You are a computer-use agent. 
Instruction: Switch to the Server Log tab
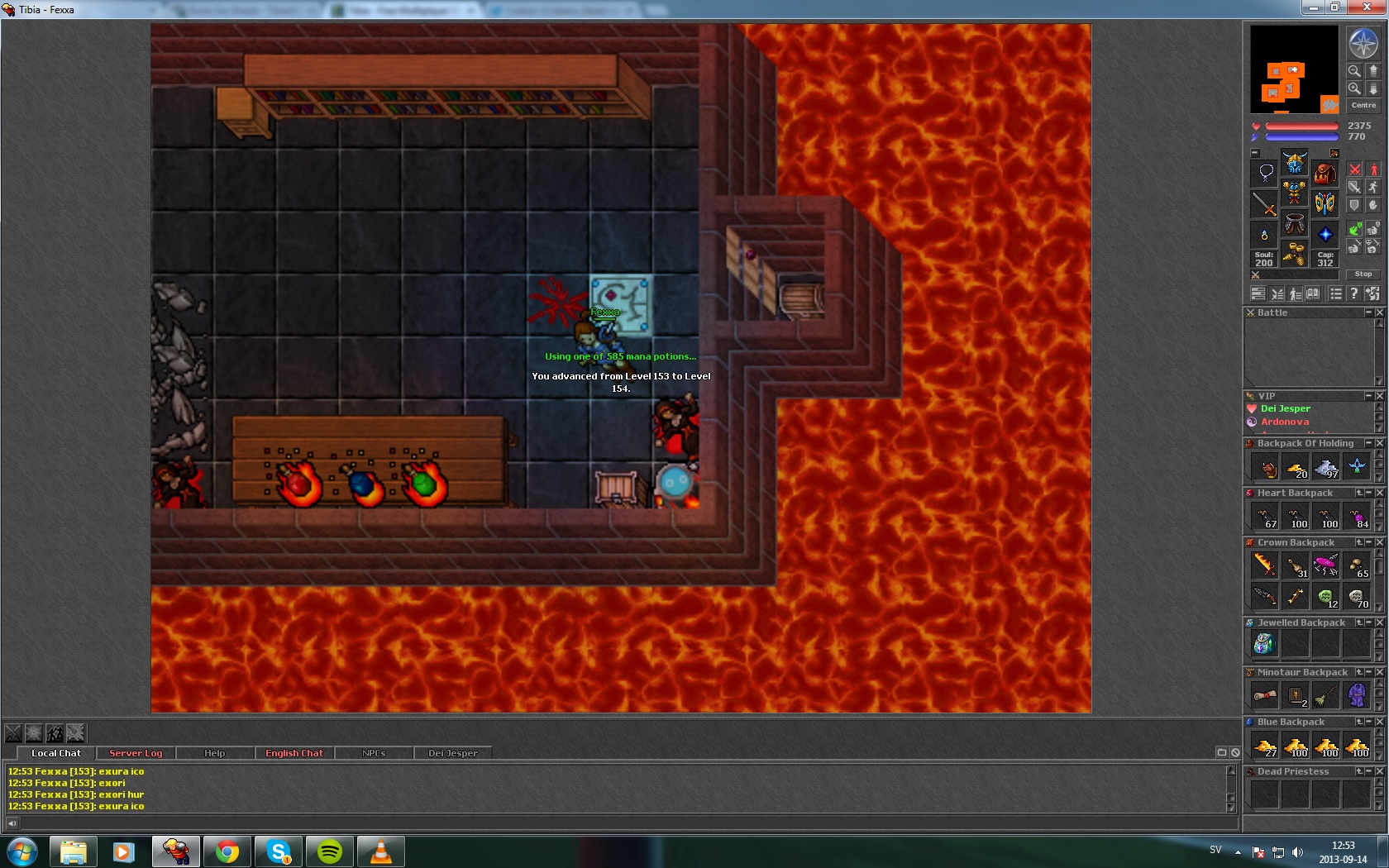[x=136, y=753]
